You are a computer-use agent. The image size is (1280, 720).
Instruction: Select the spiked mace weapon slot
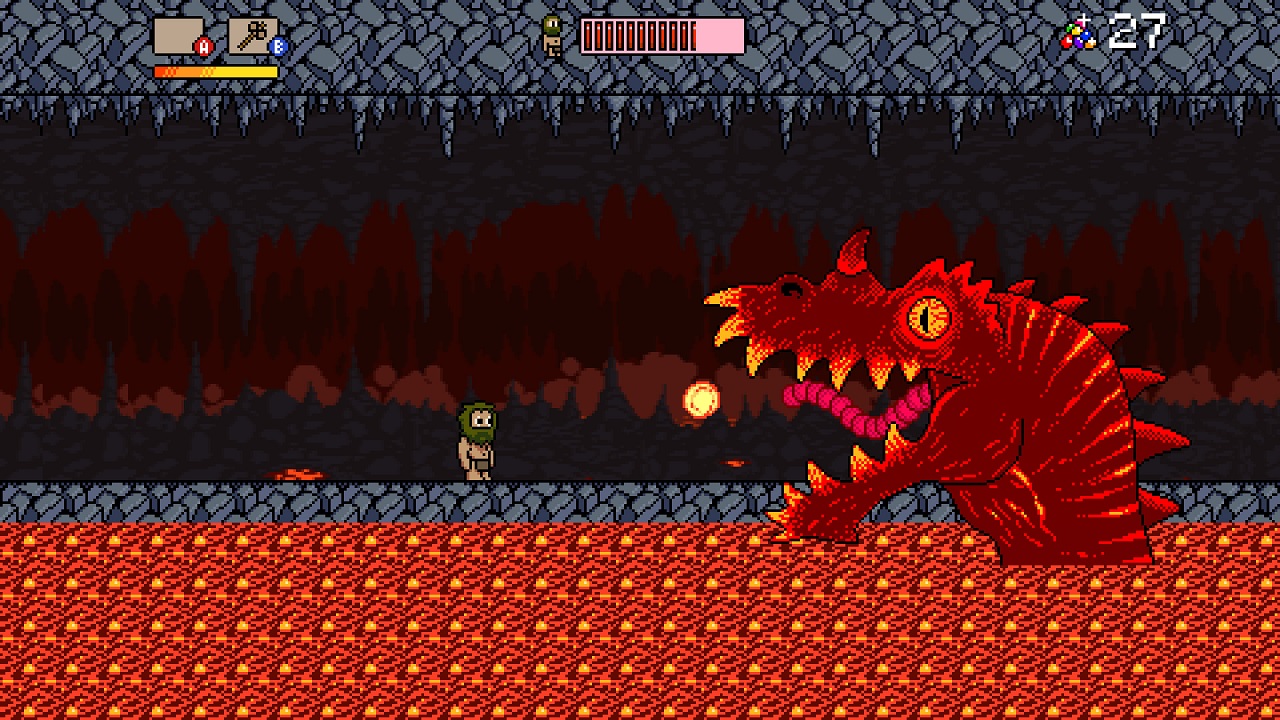pyautogui.click(x=253, y=36)
